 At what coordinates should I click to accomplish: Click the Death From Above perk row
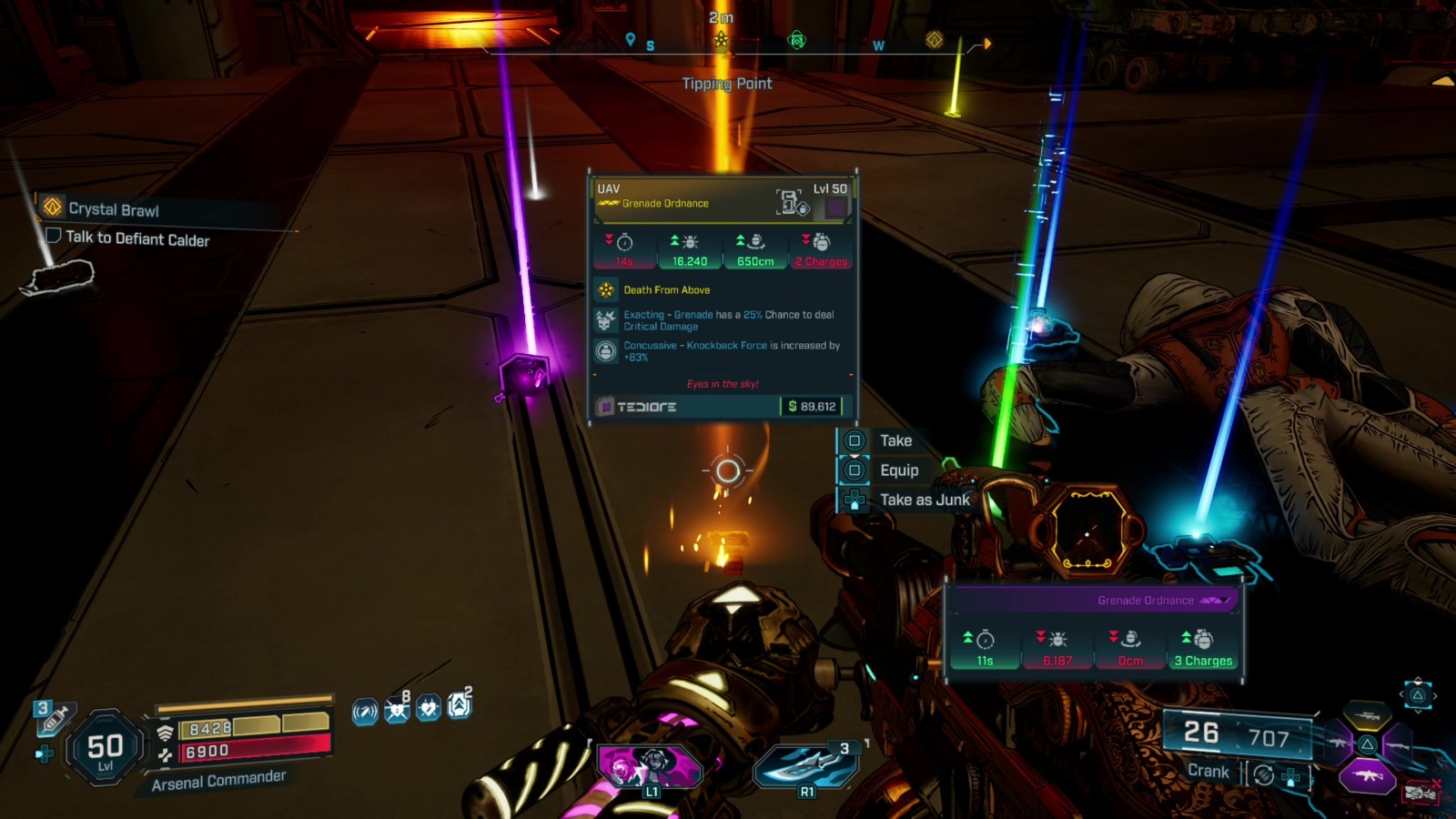(667, 290)
